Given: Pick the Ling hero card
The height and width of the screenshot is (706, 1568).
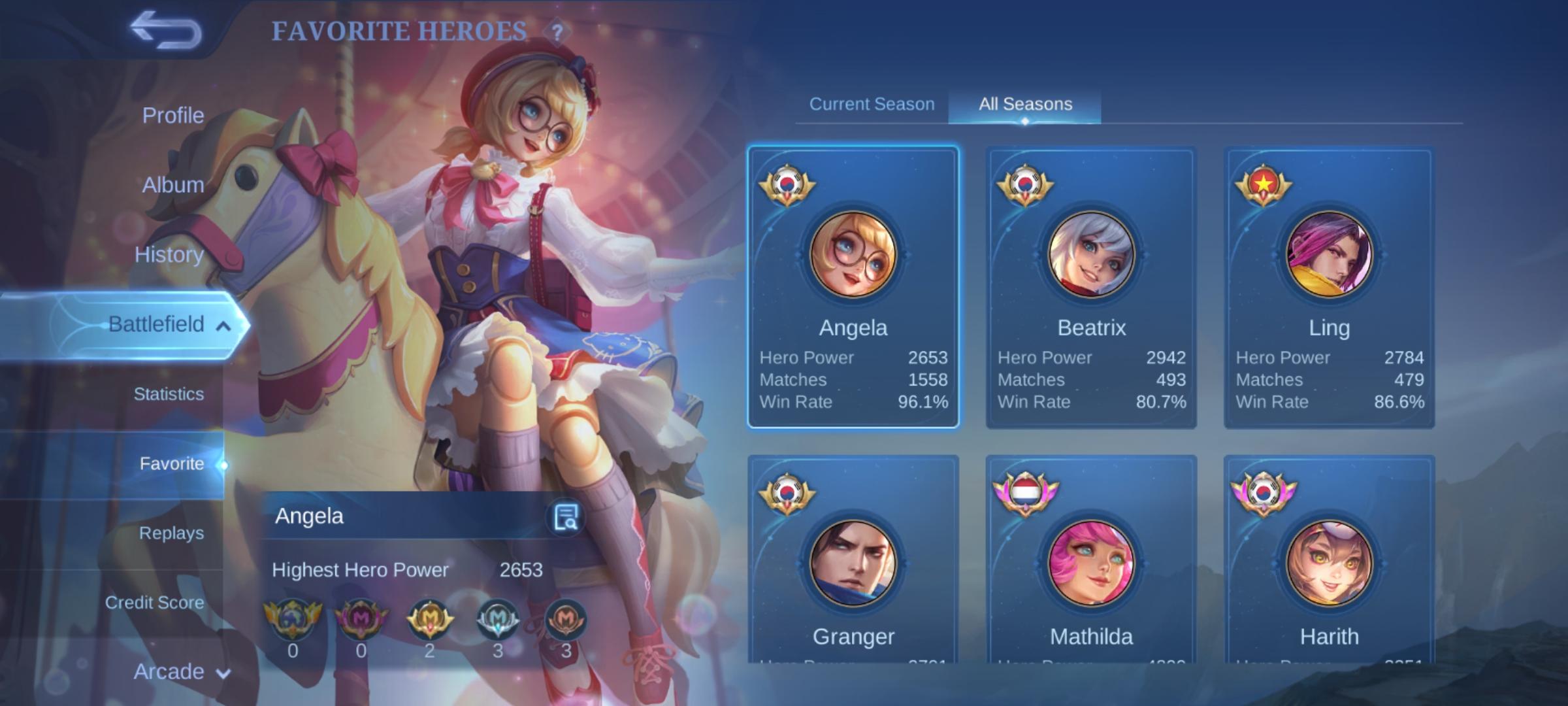Looking at the screenshot, I should [x=1329, y=288].
